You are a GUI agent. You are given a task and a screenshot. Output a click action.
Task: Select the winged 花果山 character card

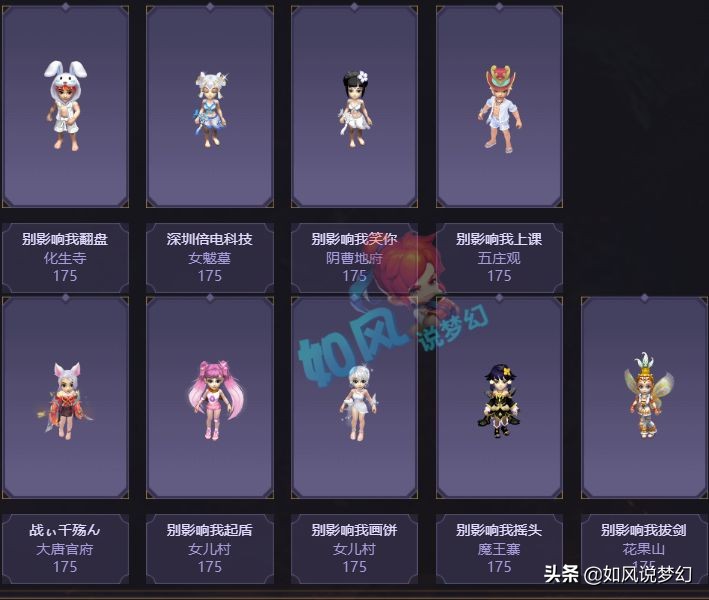(644, 397)
